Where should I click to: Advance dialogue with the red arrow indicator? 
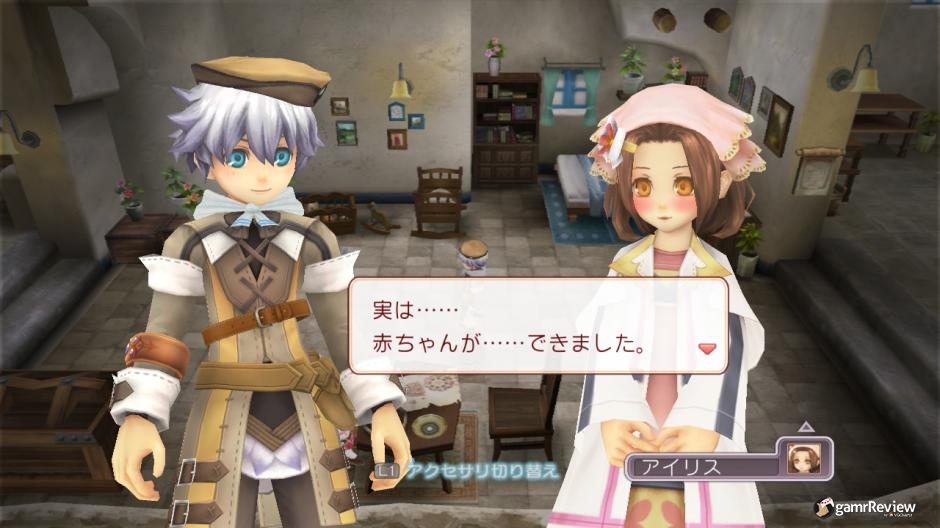[708, 349]
